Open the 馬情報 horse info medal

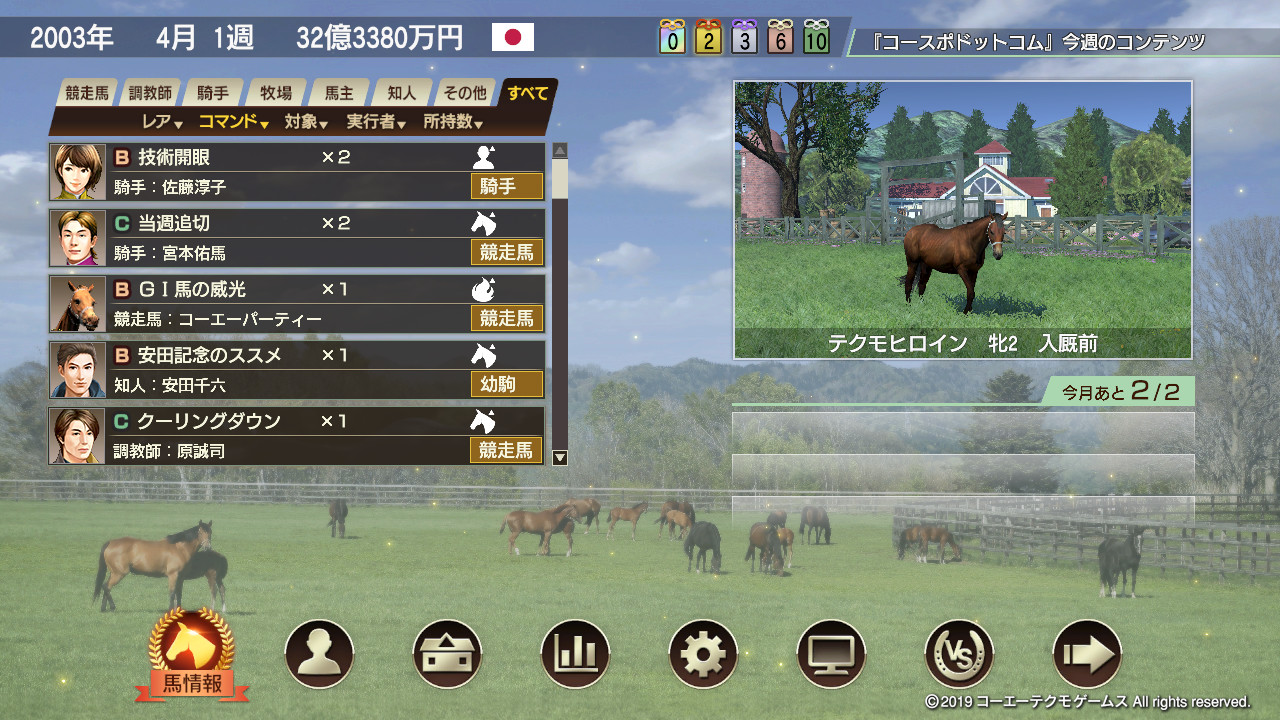(x=192, y=648)
